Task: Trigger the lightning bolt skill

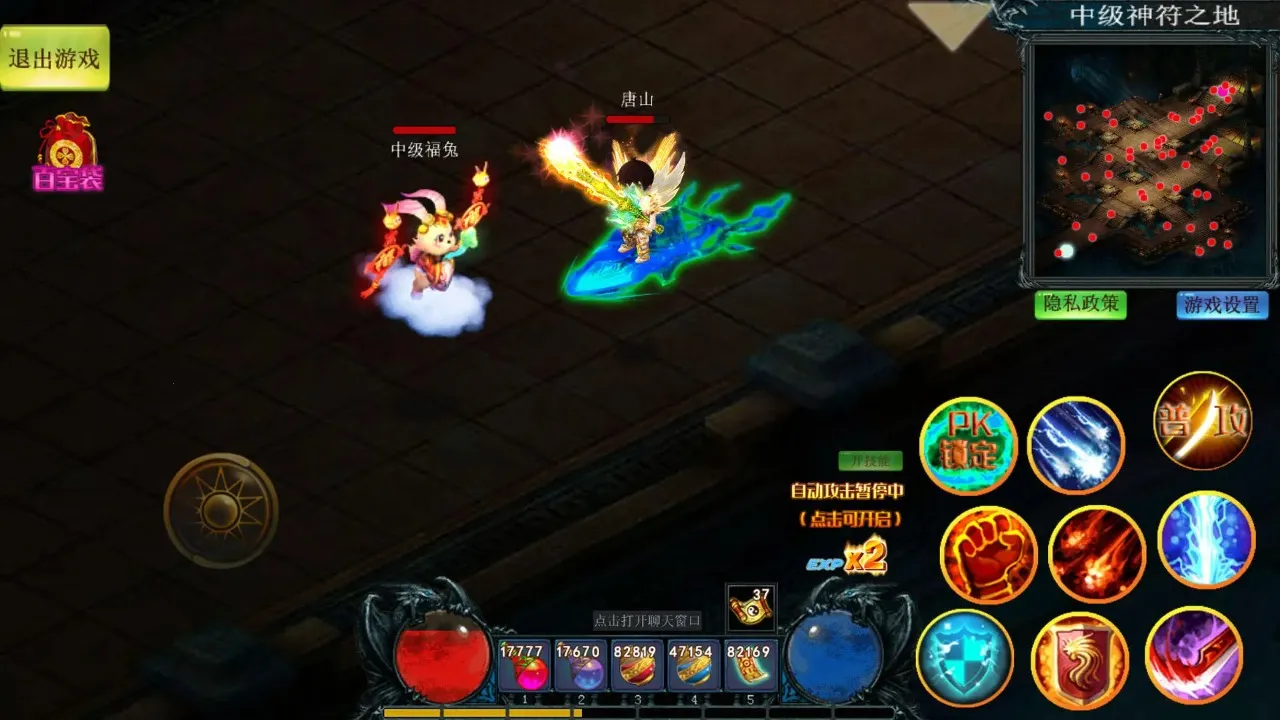Action: click(1205, 540)
